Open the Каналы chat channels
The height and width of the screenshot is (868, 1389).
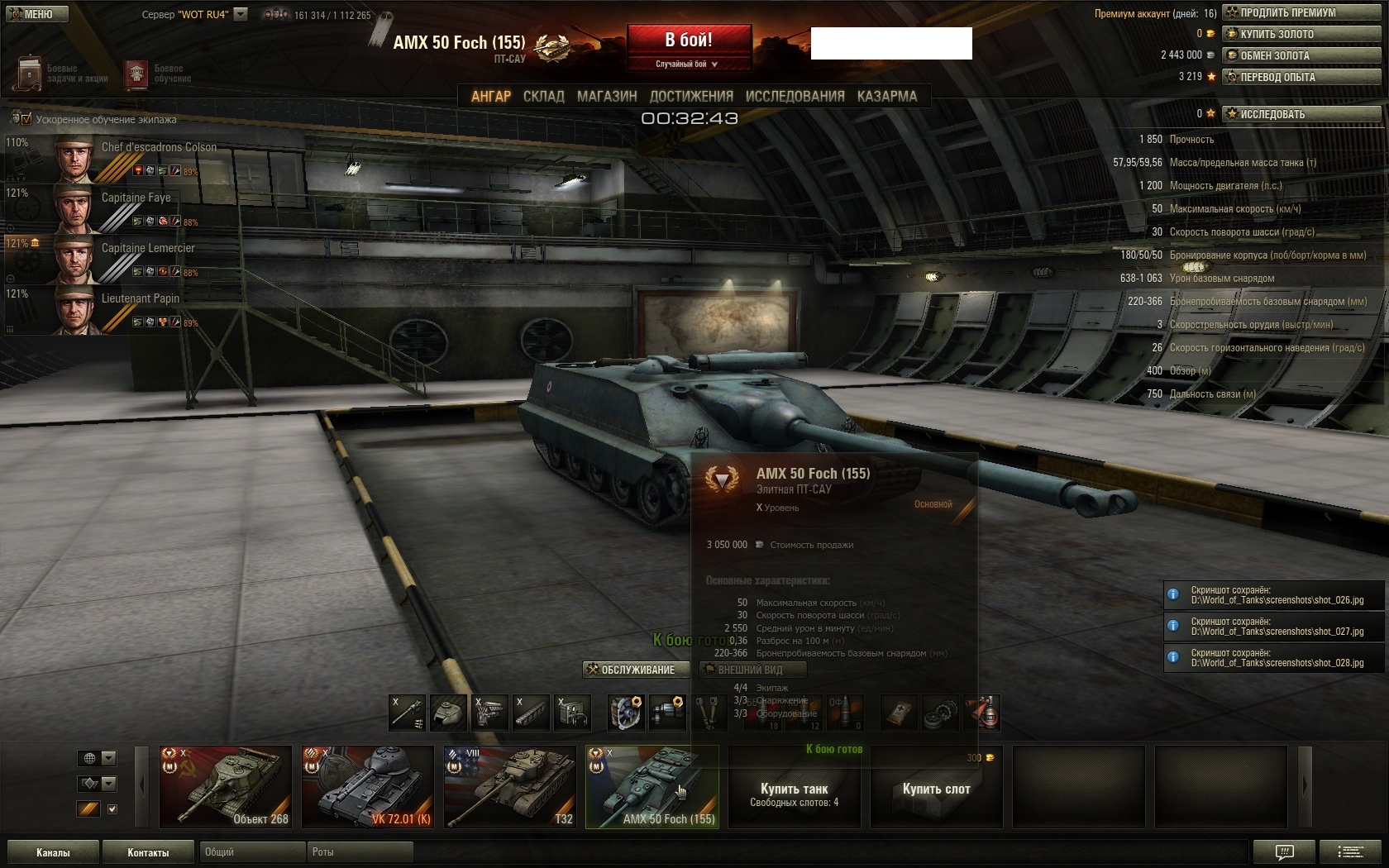53,852
